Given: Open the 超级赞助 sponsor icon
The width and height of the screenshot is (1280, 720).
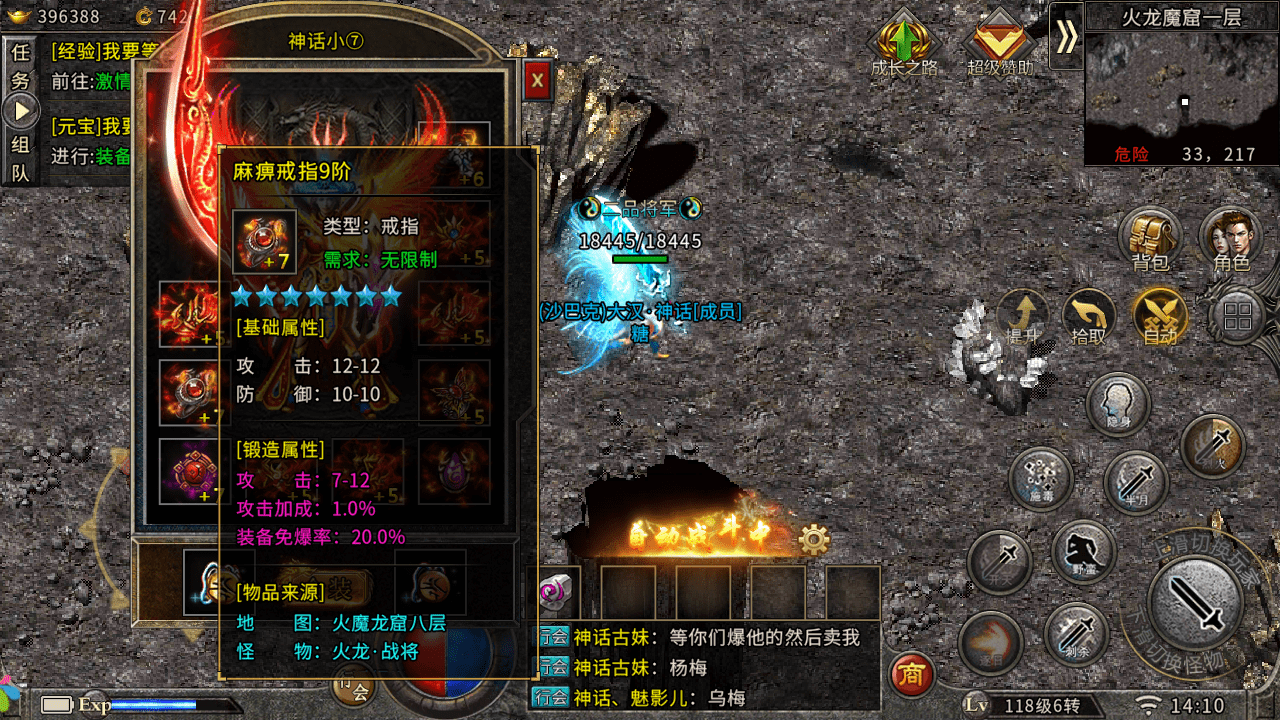Looking at the screenshot, I should pyautogui.click(x=1000, y=43).
